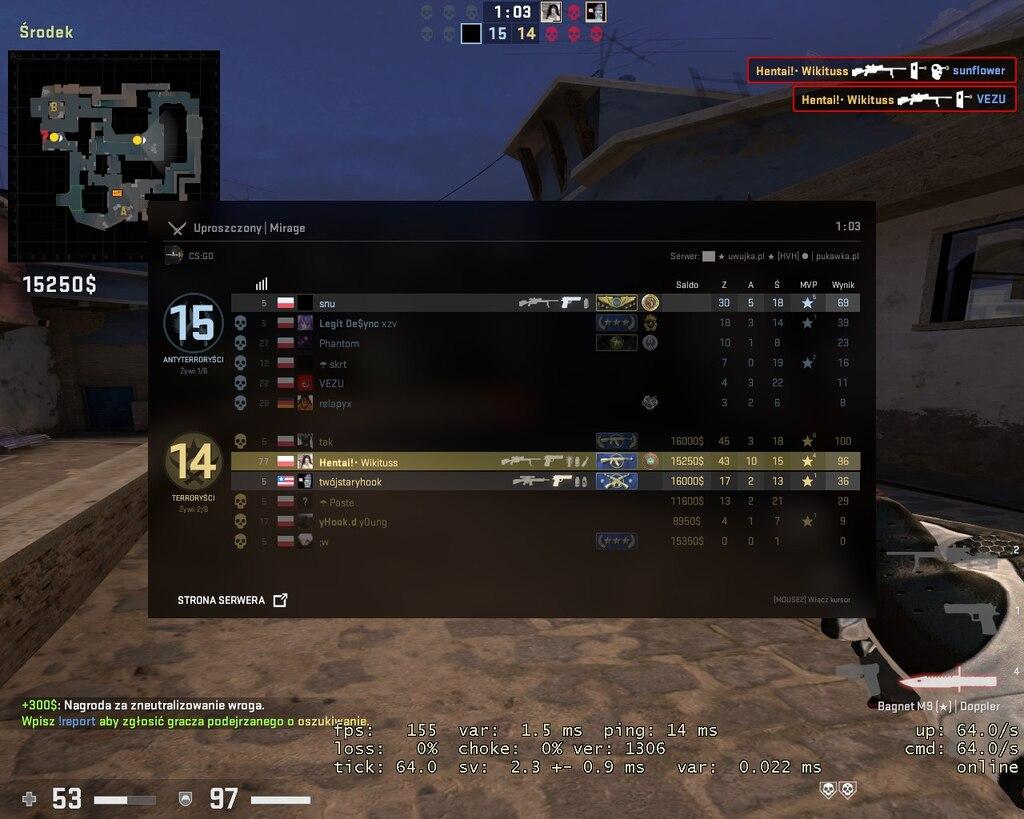The image size is (1024, 819).
Task: Click the Counter-Terrorist team score badge 15
Action: tap(193, 323)
